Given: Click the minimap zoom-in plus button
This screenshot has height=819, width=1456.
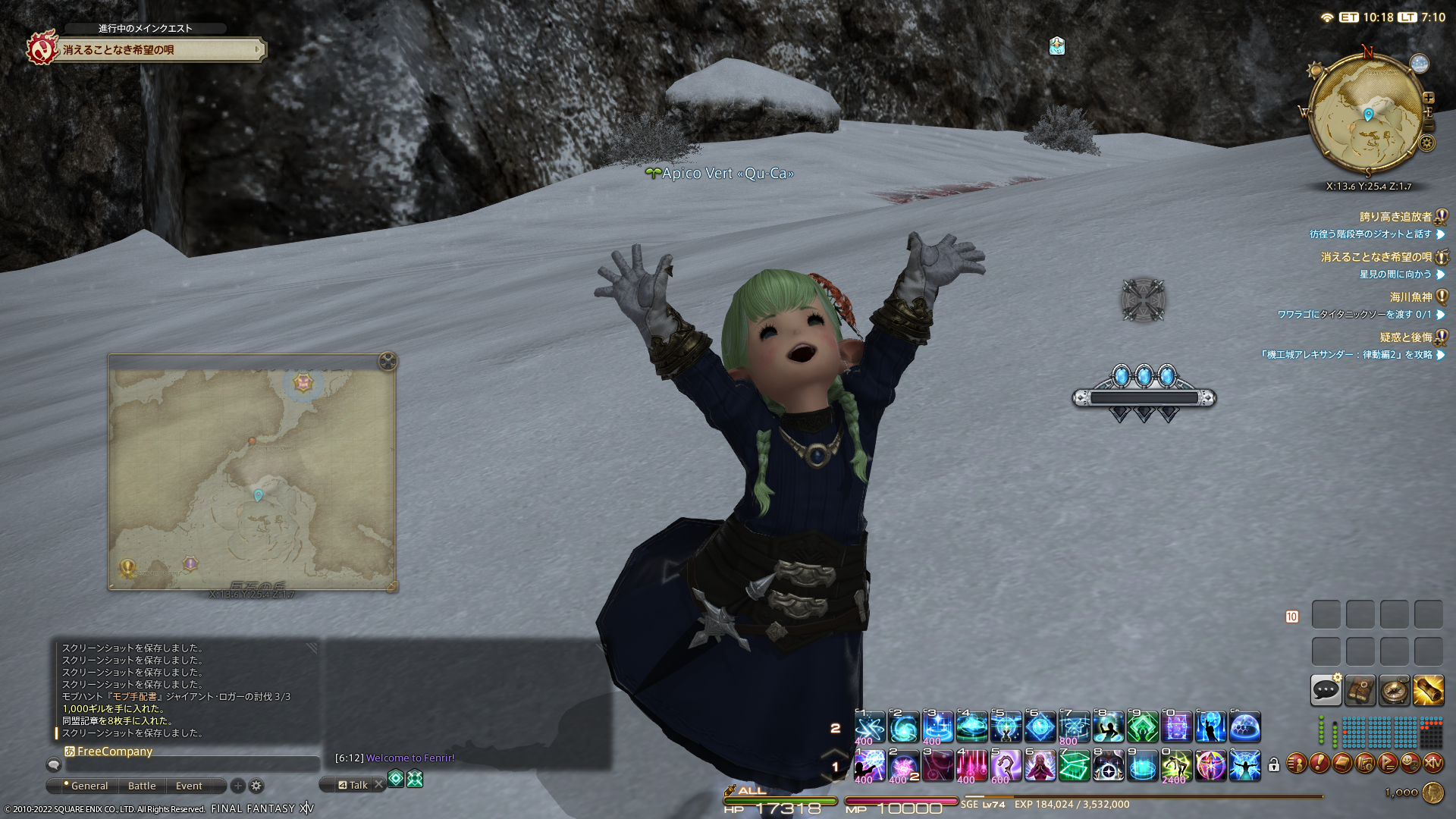Looking at the screenshot, I should pos(1429,98).
